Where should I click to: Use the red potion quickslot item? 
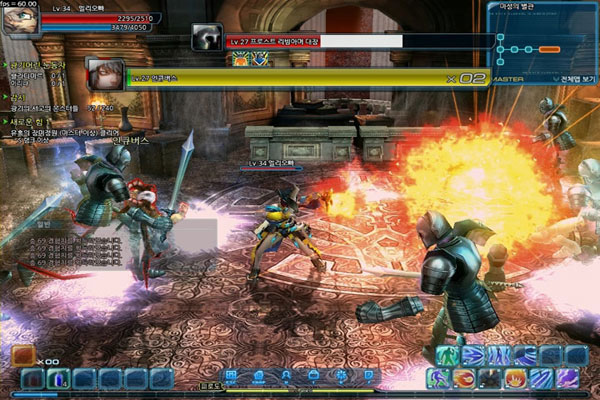tap(33, 379)
